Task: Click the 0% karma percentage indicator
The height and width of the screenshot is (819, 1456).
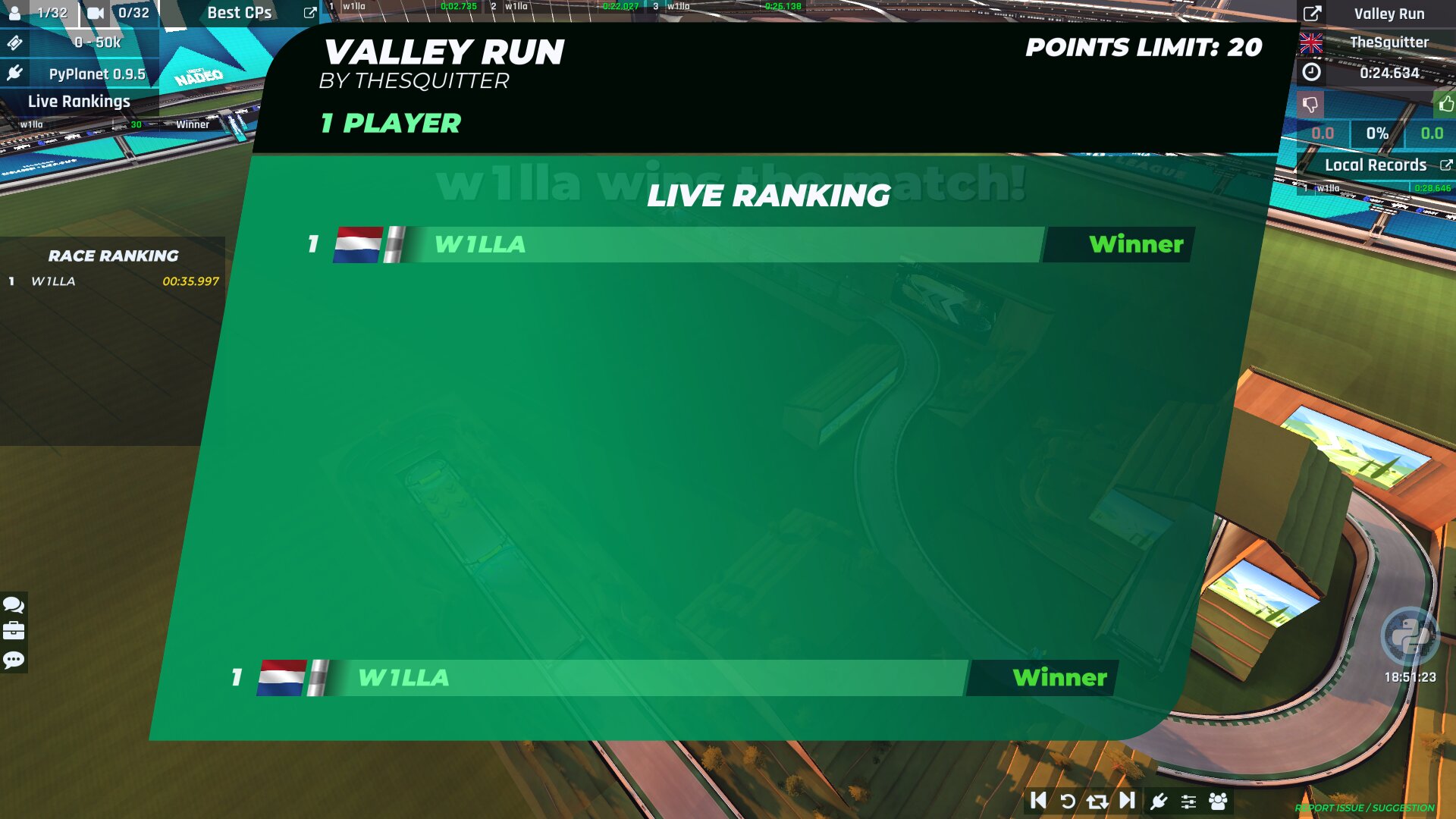Action: click(x=1376, y=133)
